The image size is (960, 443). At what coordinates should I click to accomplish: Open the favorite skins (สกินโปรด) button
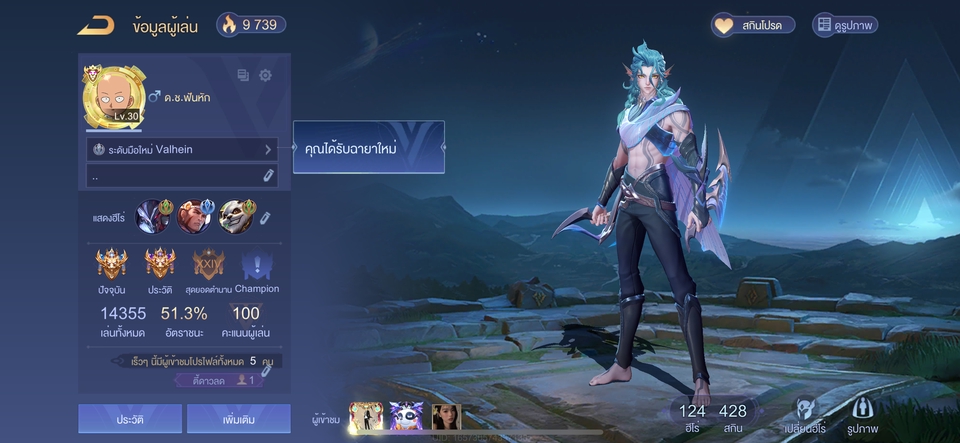pos(753,25)
